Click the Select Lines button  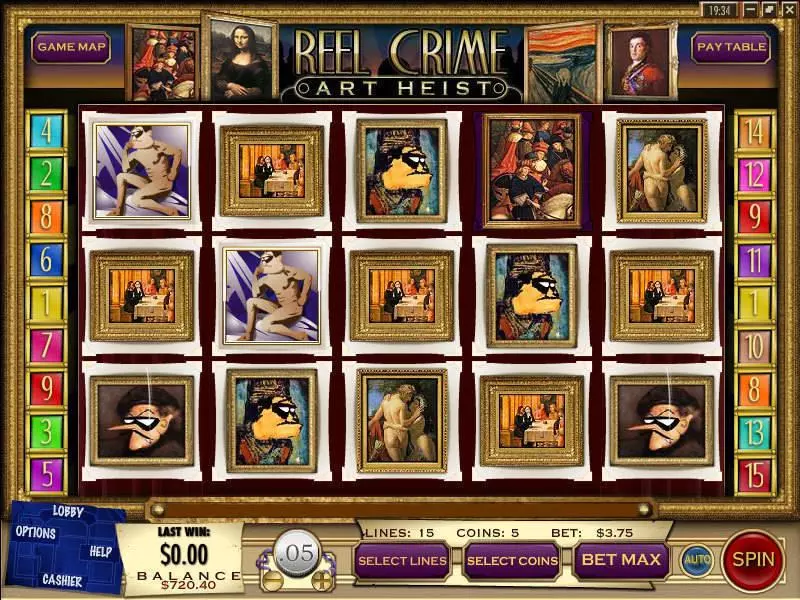click(402, 561)
